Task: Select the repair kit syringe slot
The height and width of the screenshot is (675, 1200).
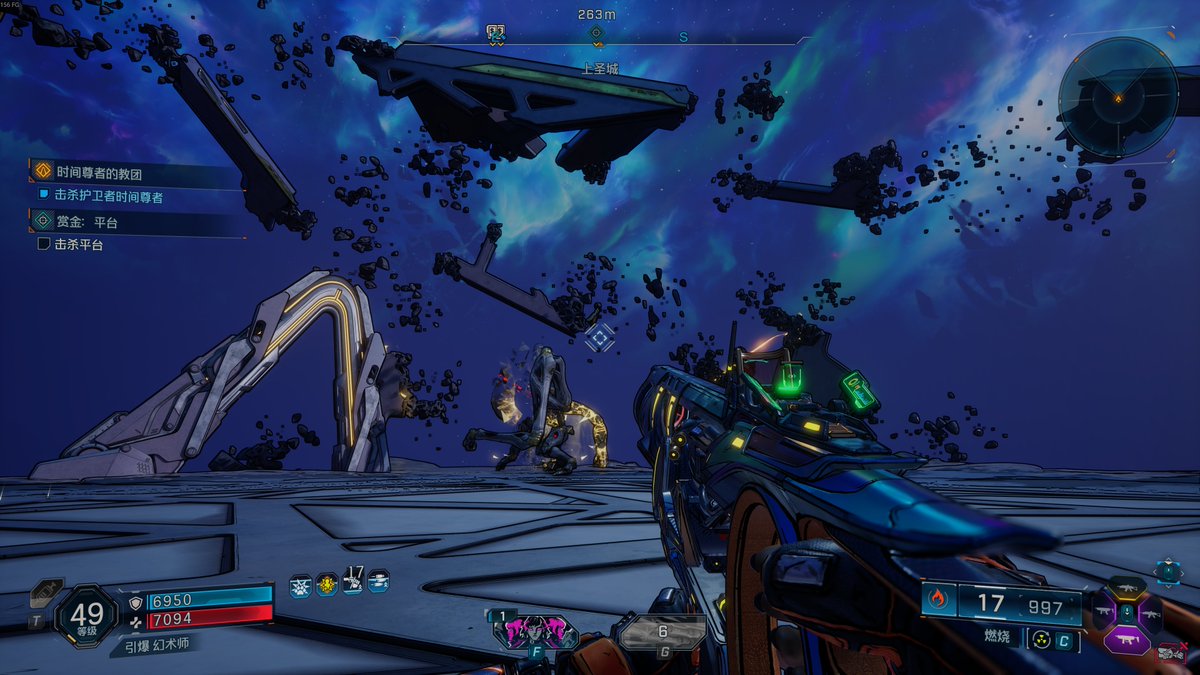Action: tap(47, 596)
